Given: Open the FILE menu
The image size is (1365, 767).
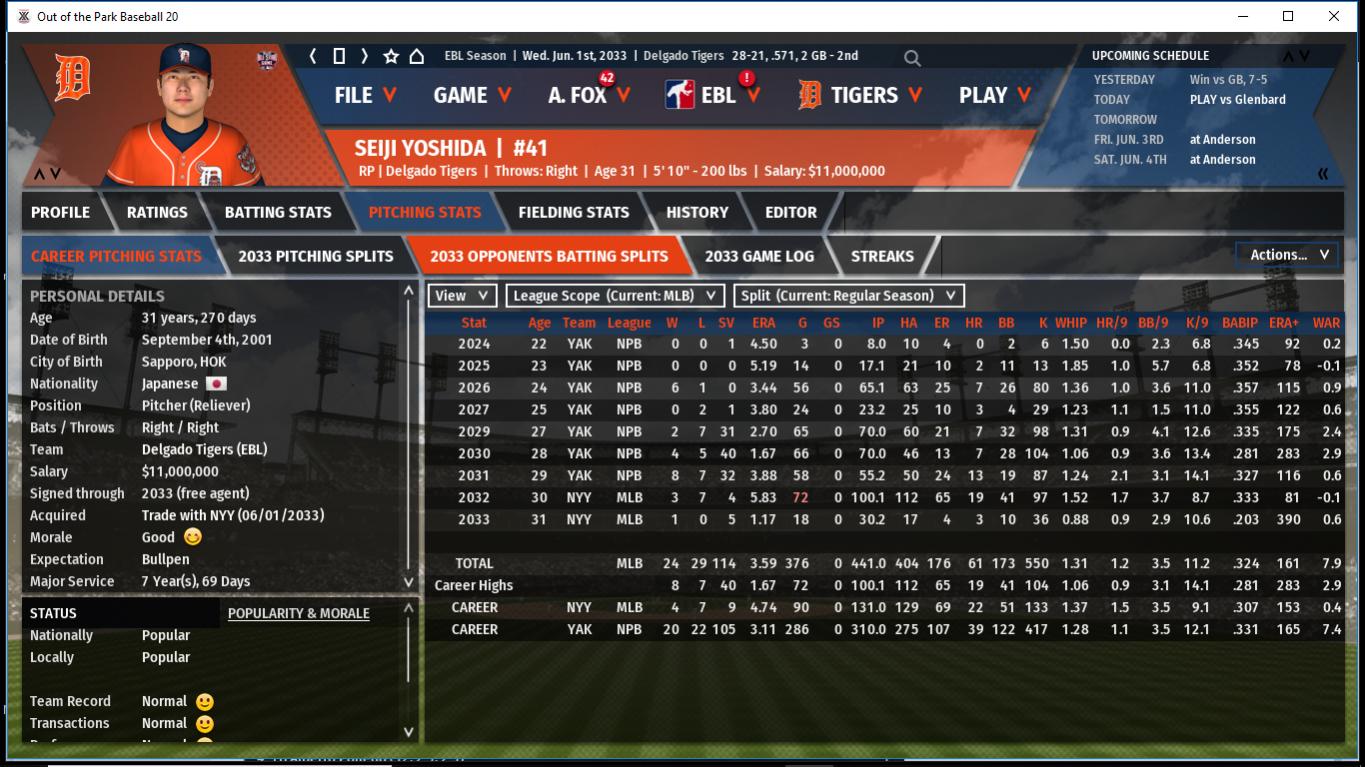Looking at the screenshot, I should pos(365,95).
